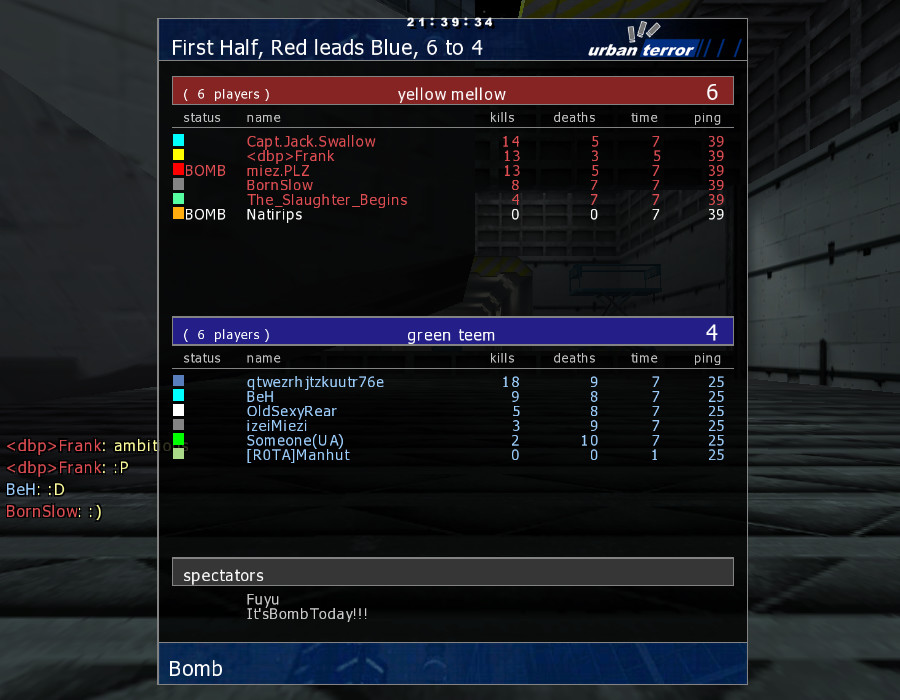The image size is (900, 700).
Task: Select player [R0TA]Manhut
Action: tap(298, 455)
